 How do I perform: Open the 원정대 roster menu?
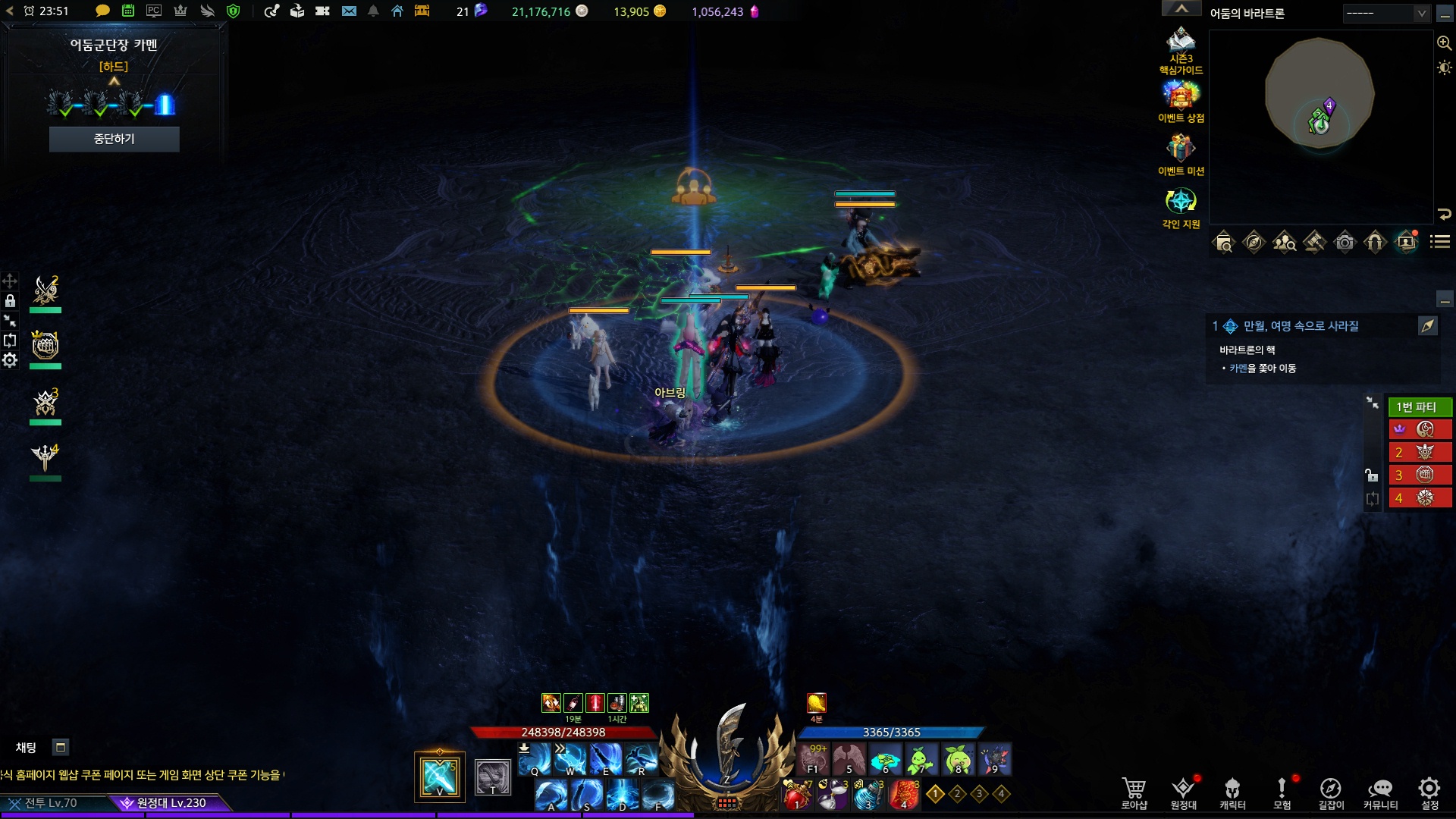point(1183,793)
